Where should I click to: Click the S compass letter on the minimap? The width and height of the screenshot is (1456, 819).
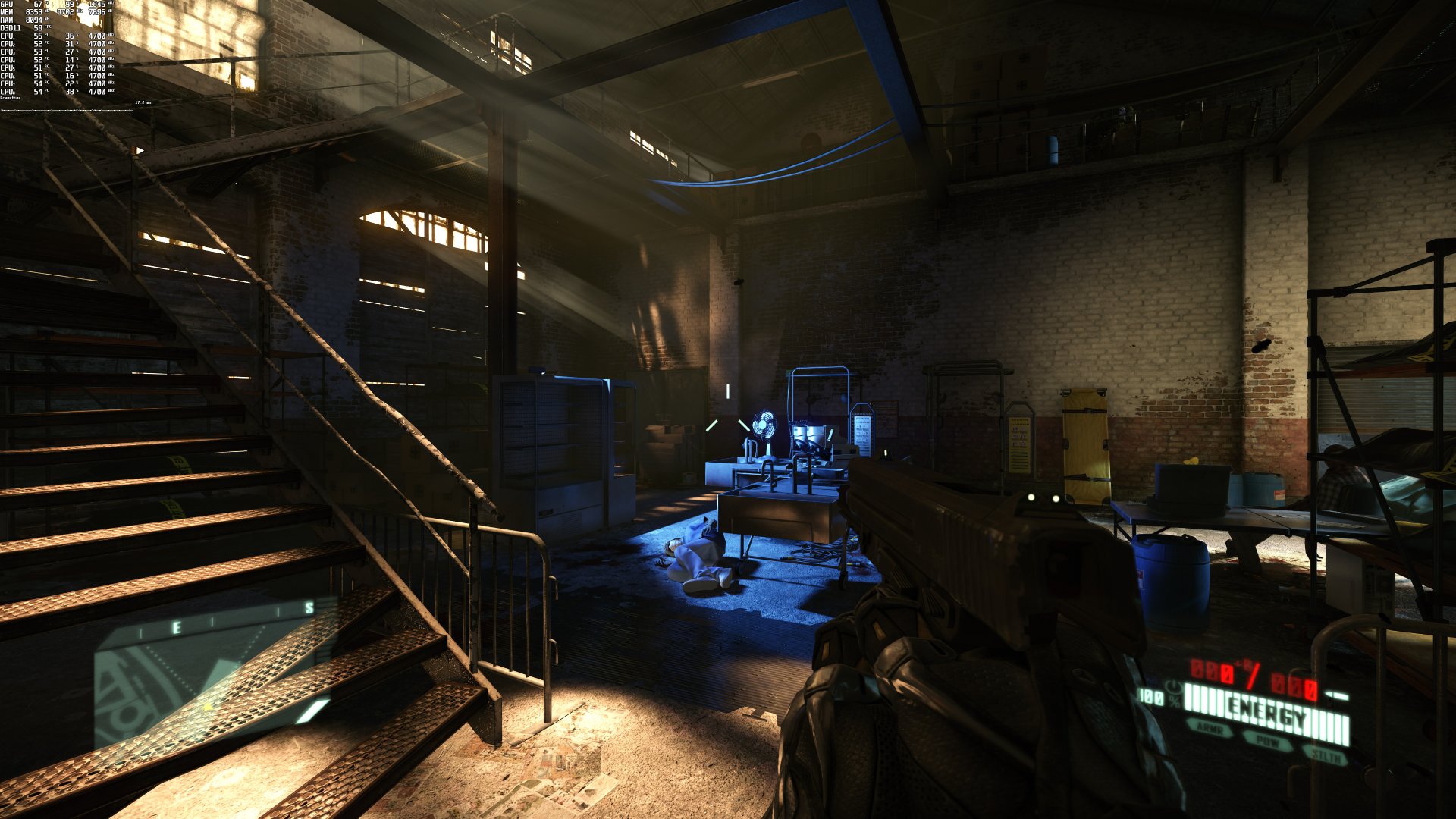(309, 607)
